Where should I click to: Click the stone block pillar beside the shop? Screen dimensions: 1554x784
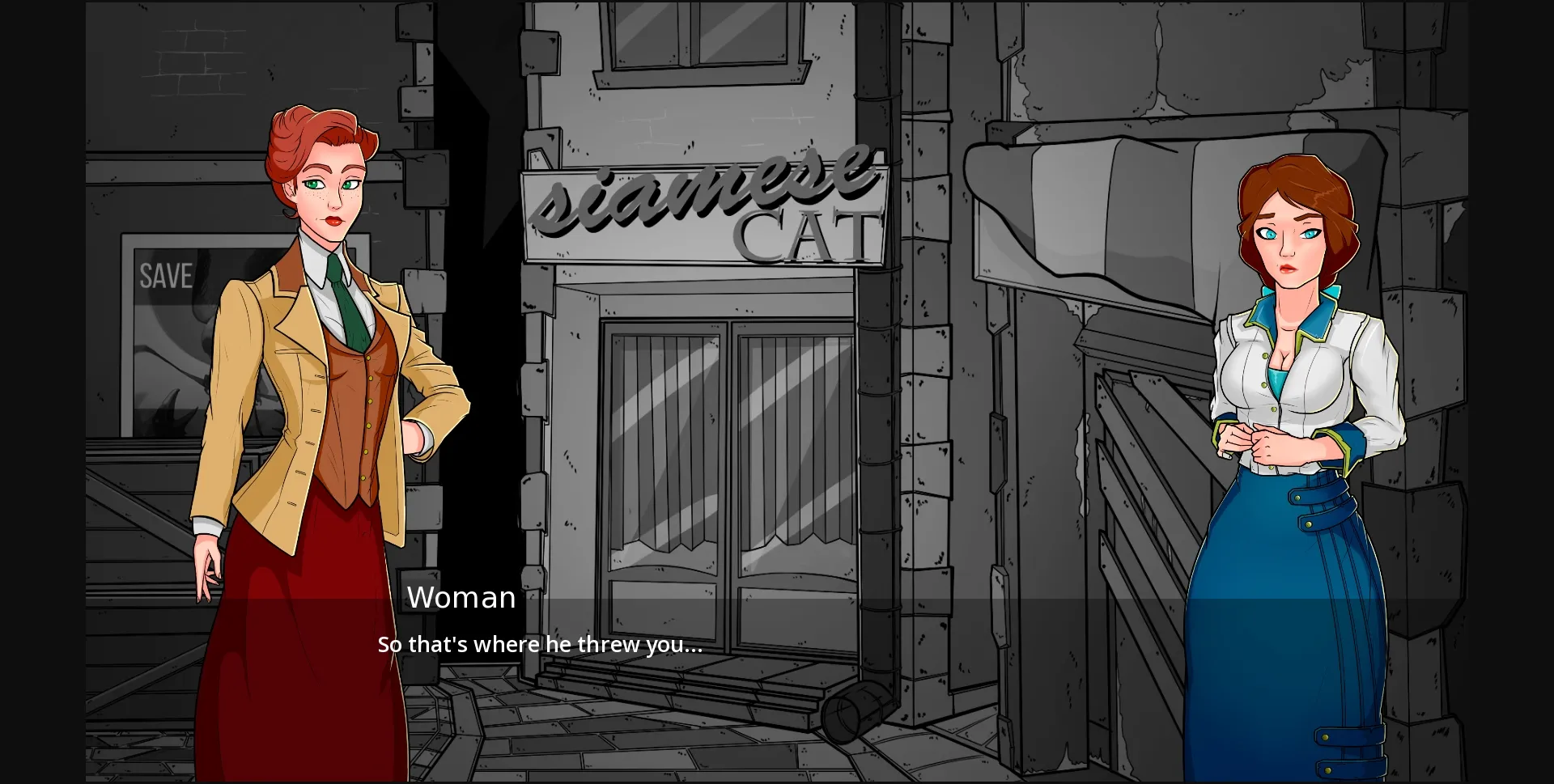click(923, 364)
